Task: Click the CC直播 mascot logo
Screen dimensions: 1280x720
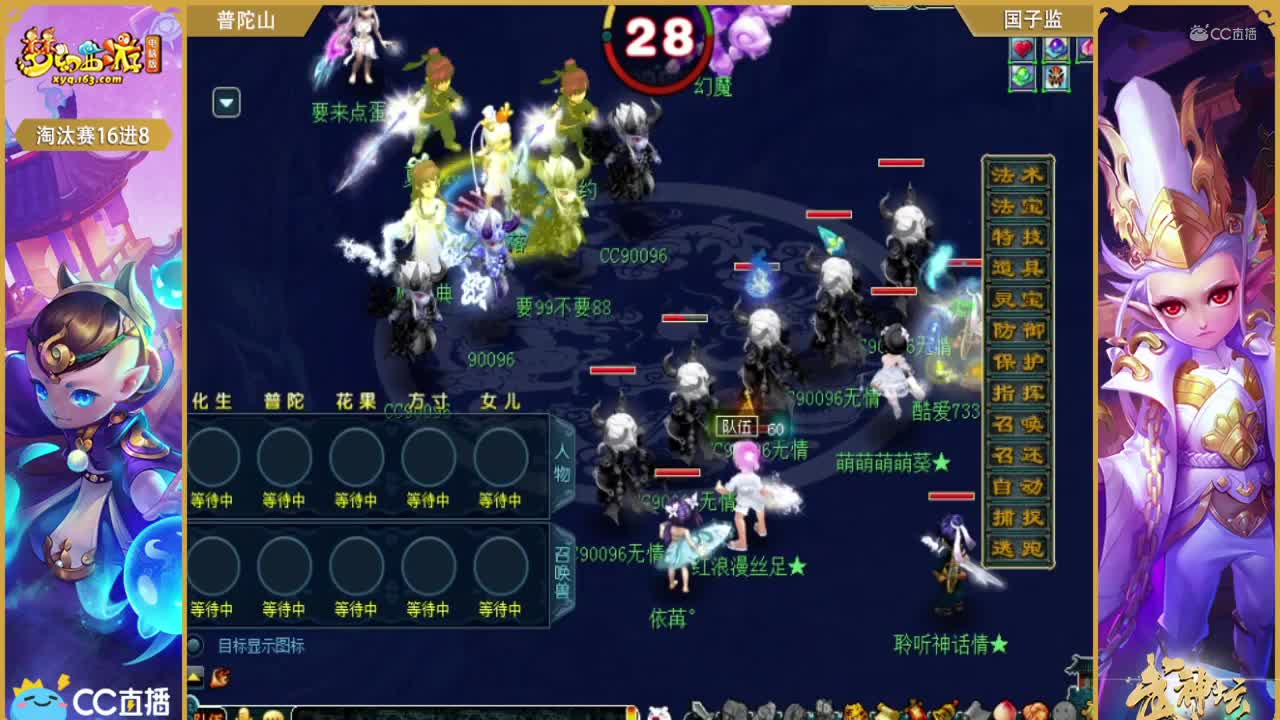Action: click(x=40, y=703)
